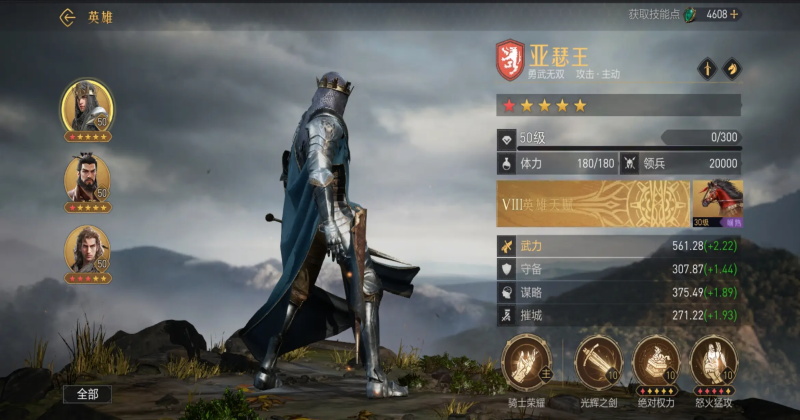The height and width of the screenshot is (420, 800).
Task: Add skill points with the plus button
Action: (x=735, y=14)
